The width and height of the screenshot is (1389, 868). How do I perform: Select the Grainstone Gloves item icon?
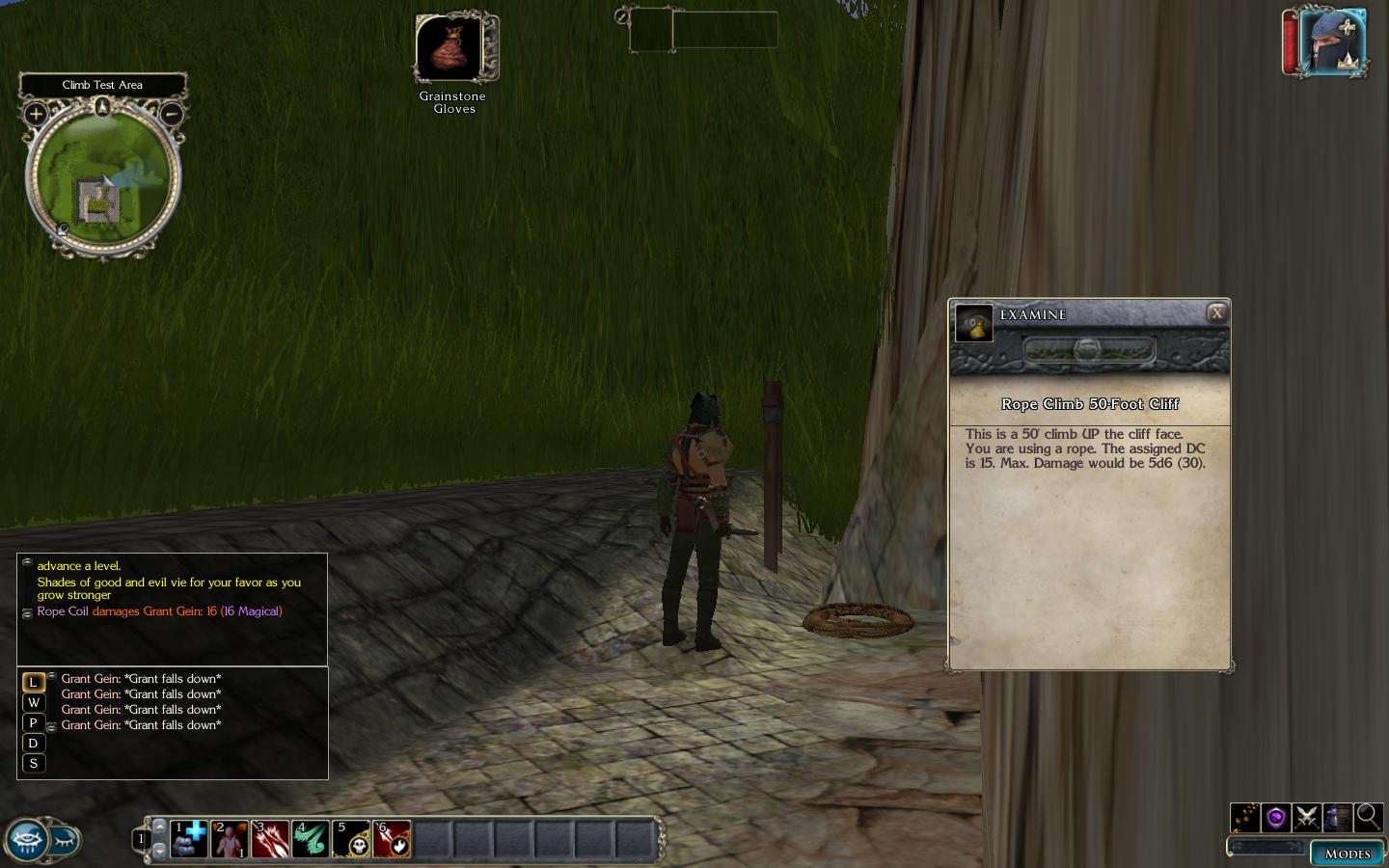pyautogui.click(x=450, y=47)
